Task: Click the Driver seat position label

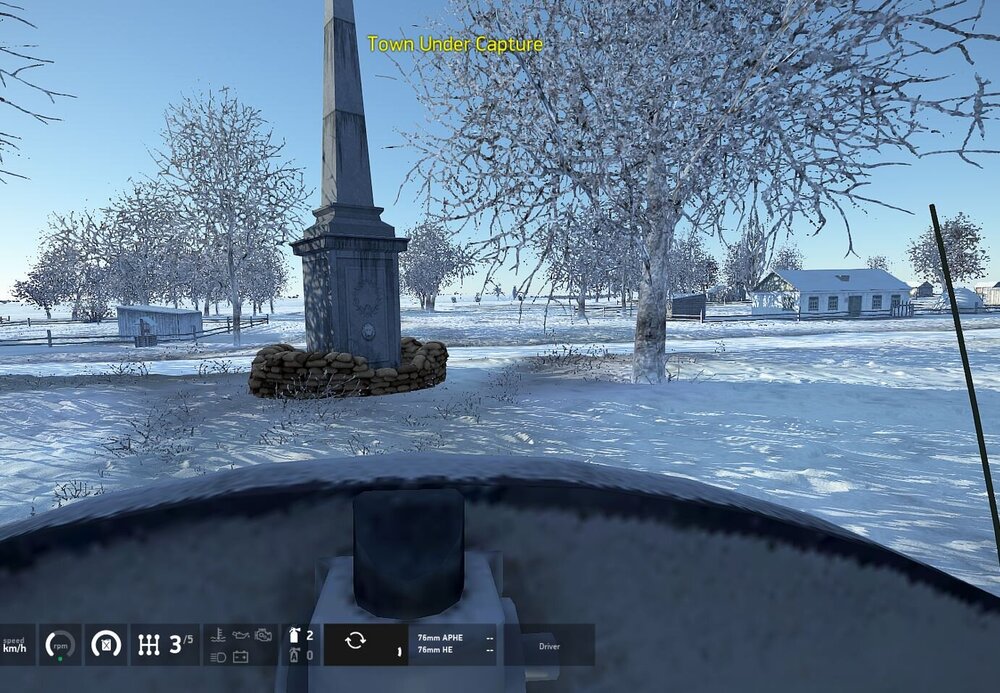Action: 550,647
